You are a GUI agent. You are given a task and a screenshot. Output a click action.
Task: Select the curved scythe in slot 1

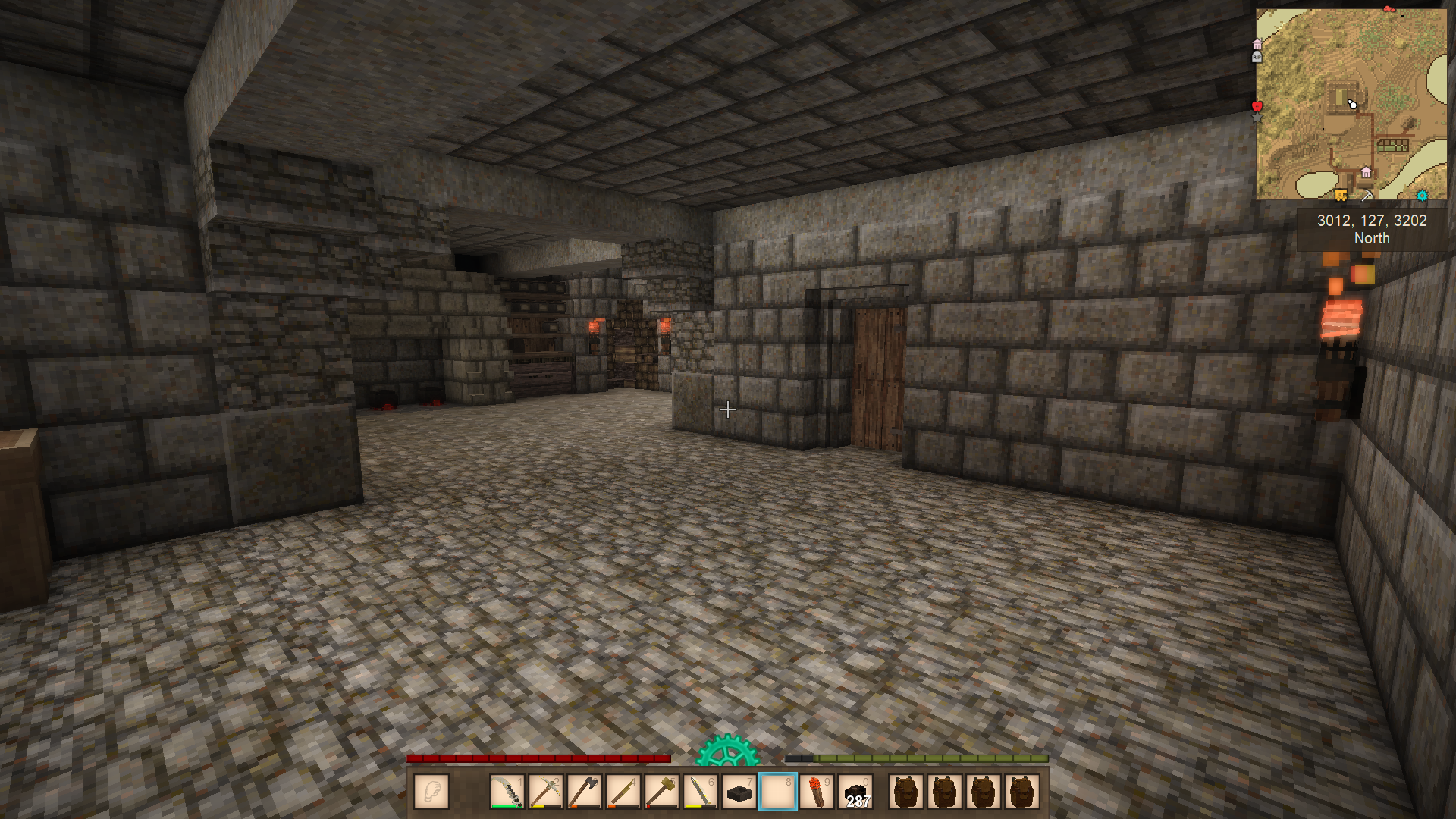(507, 792)
